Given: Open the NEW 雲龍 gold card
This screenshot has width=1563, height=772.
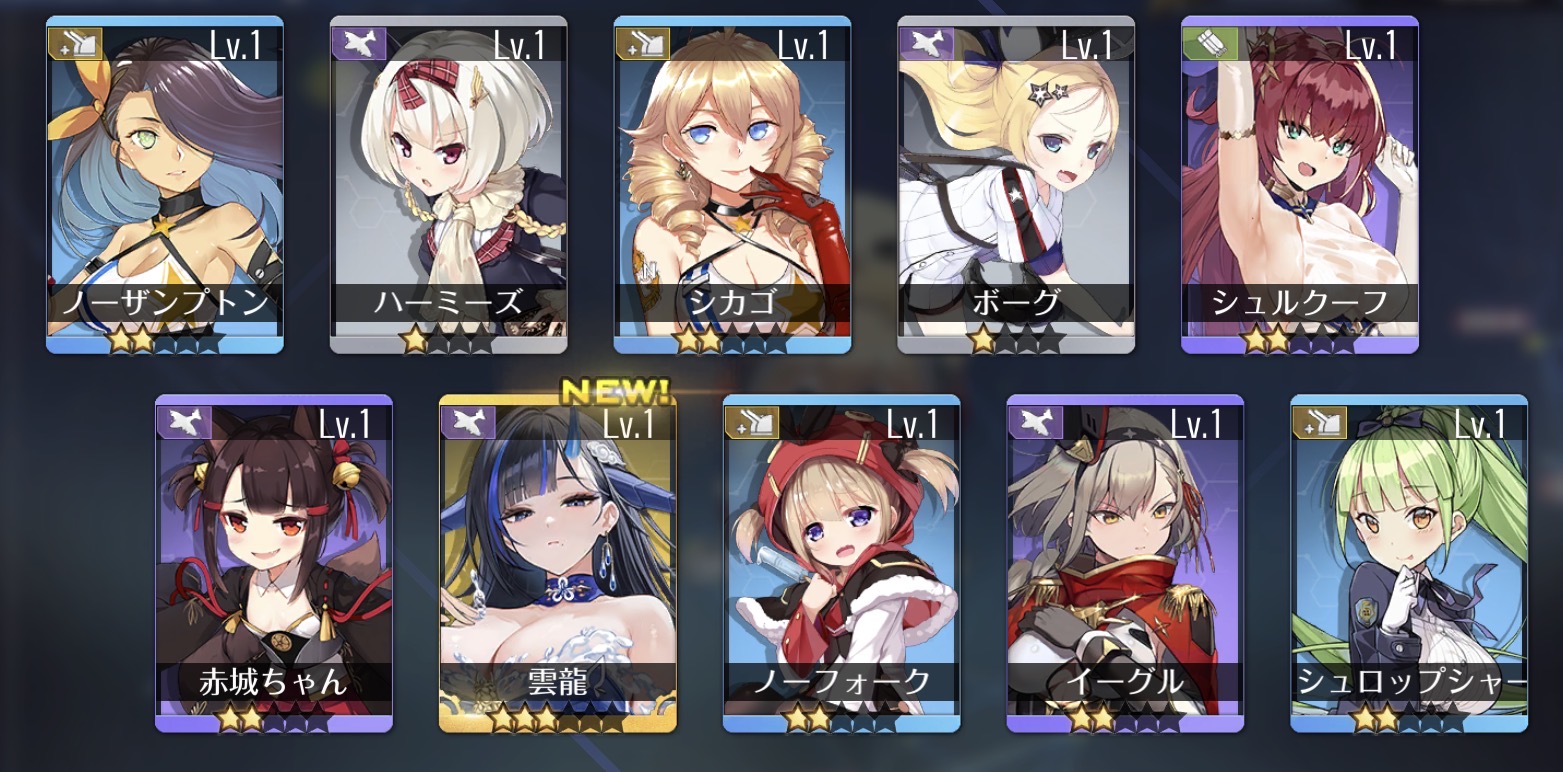Looking at the screenshot, I should [558, 563].
